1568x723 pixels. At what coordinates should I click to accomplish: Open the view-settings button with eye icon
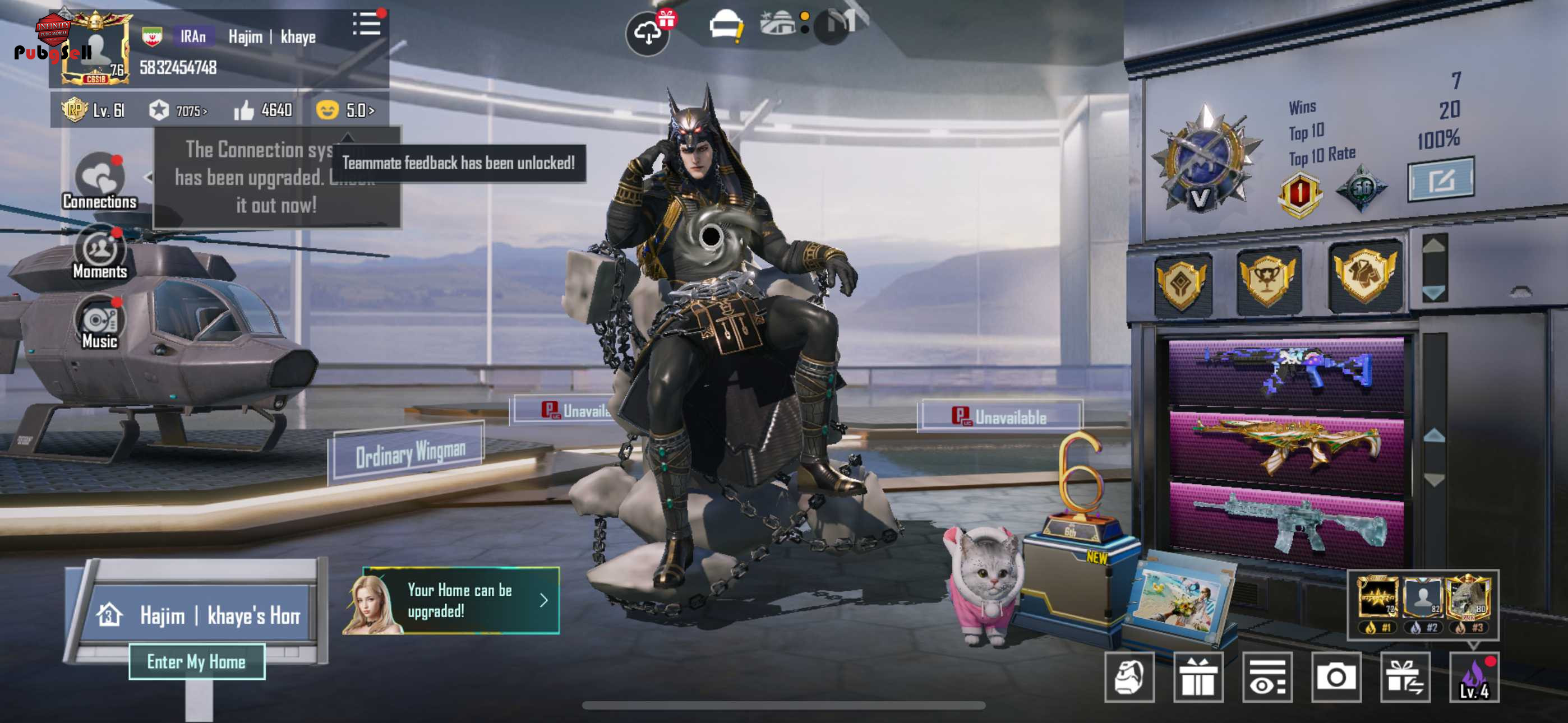click(1267, 678)
